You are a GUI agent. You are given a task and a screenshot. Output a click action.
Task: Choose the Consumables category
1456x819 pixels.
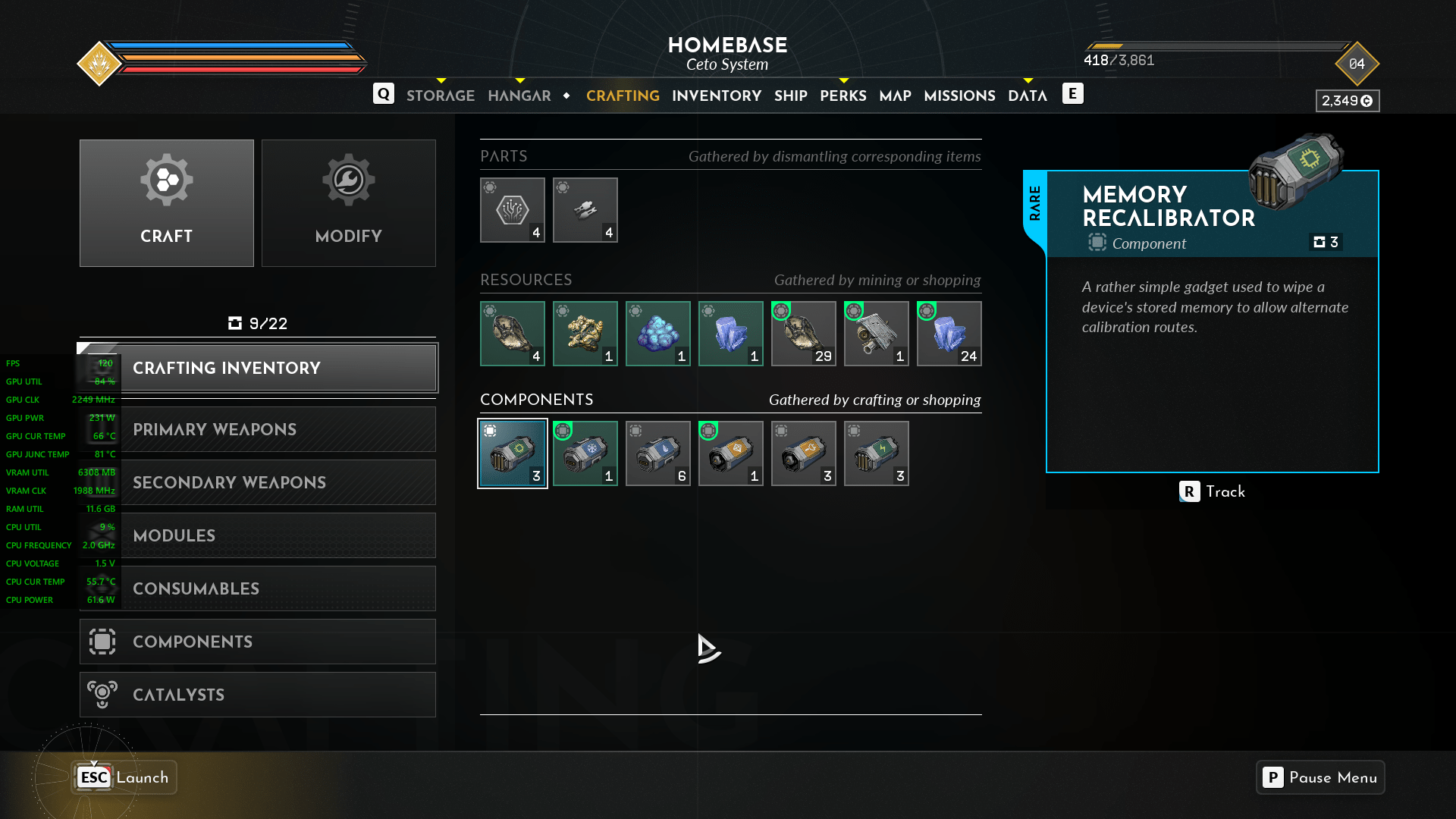pos(258,588)
